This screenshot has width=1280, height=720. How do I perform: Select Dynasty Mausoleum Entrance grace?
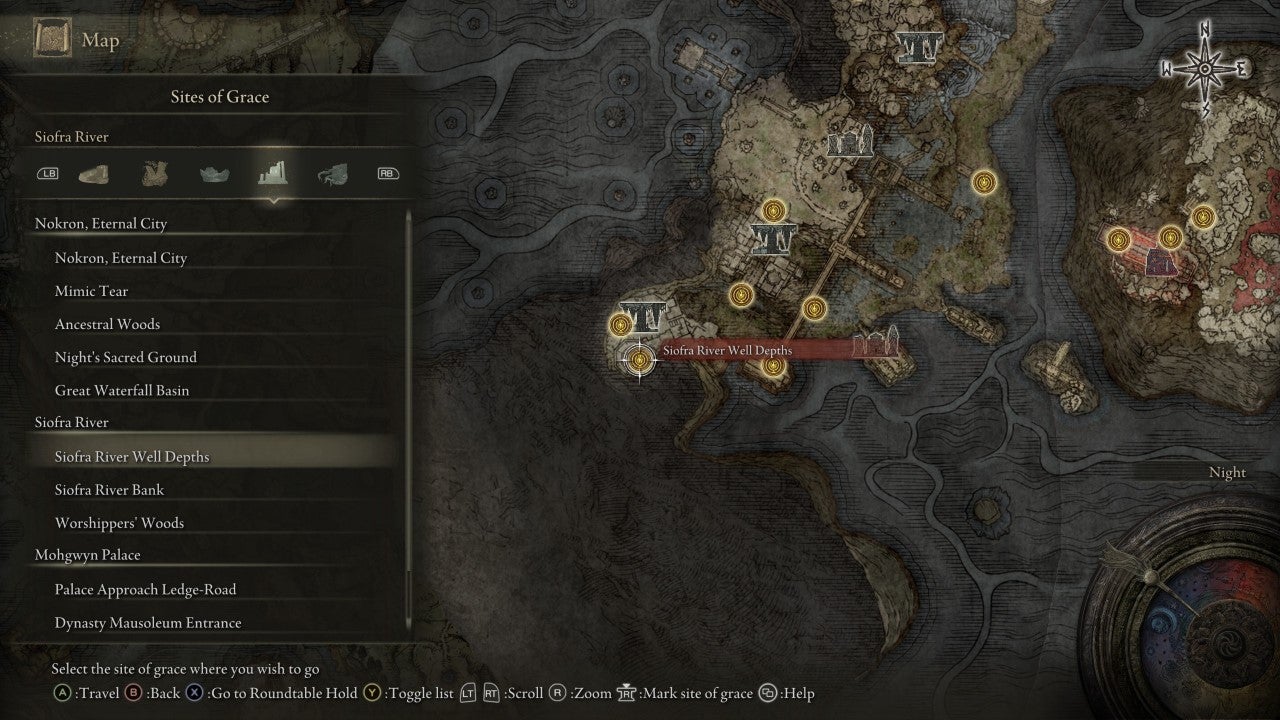148,623
